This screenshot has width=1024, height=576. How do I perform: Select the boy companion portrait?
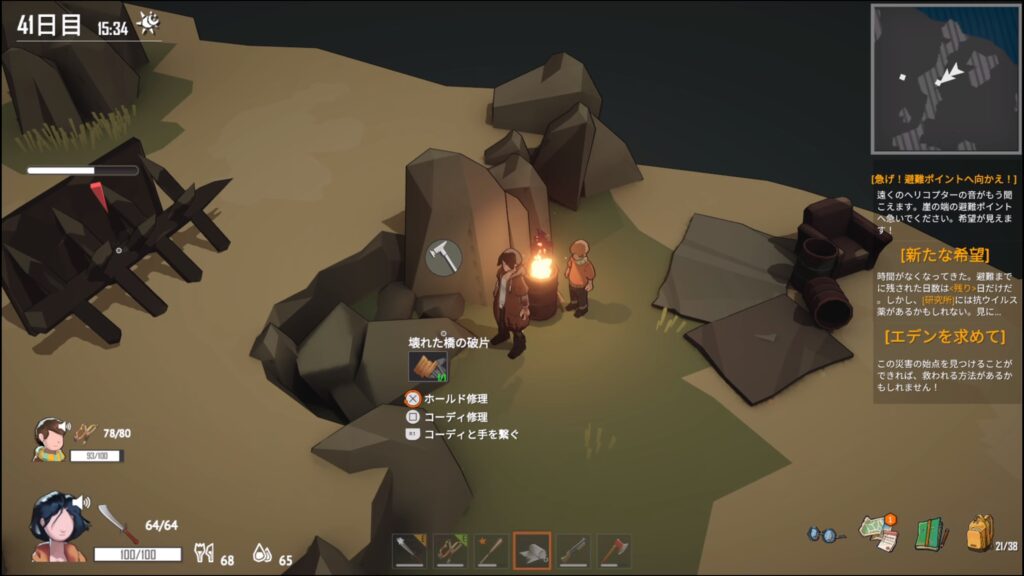48,438
